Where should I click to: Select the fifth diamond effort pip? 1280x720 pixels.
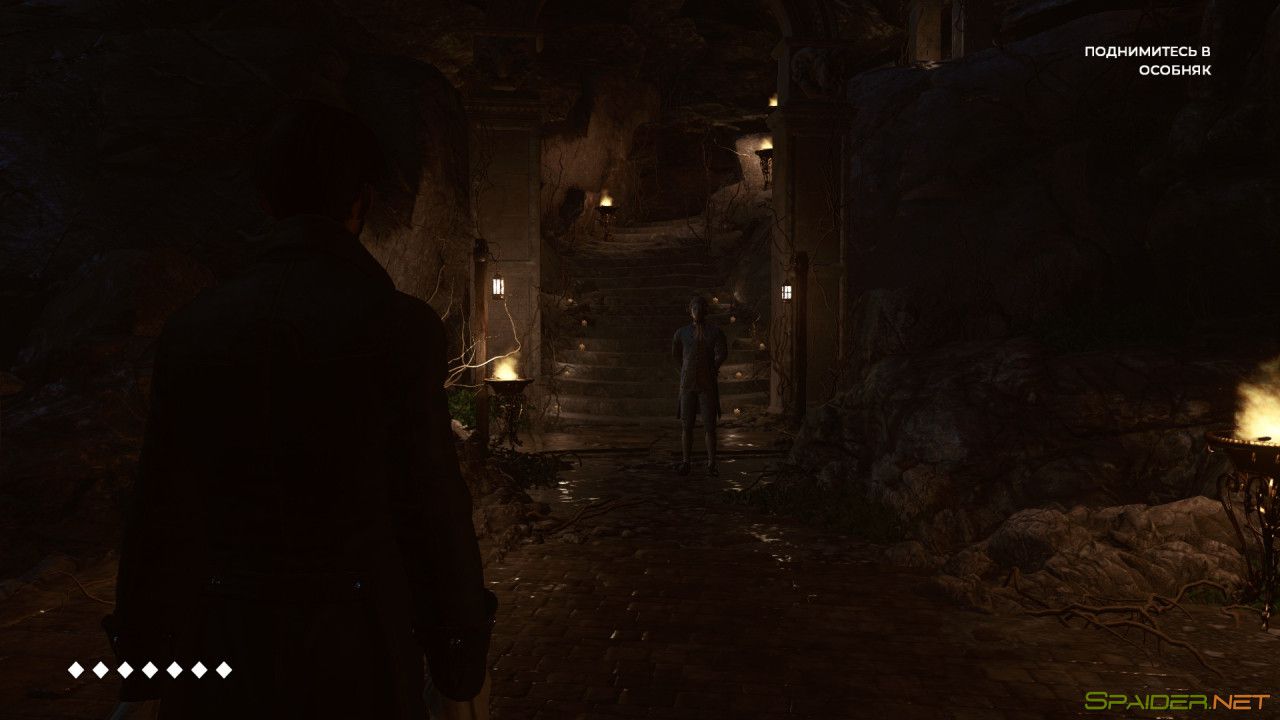pyautogui.click(x=174, y=668)
